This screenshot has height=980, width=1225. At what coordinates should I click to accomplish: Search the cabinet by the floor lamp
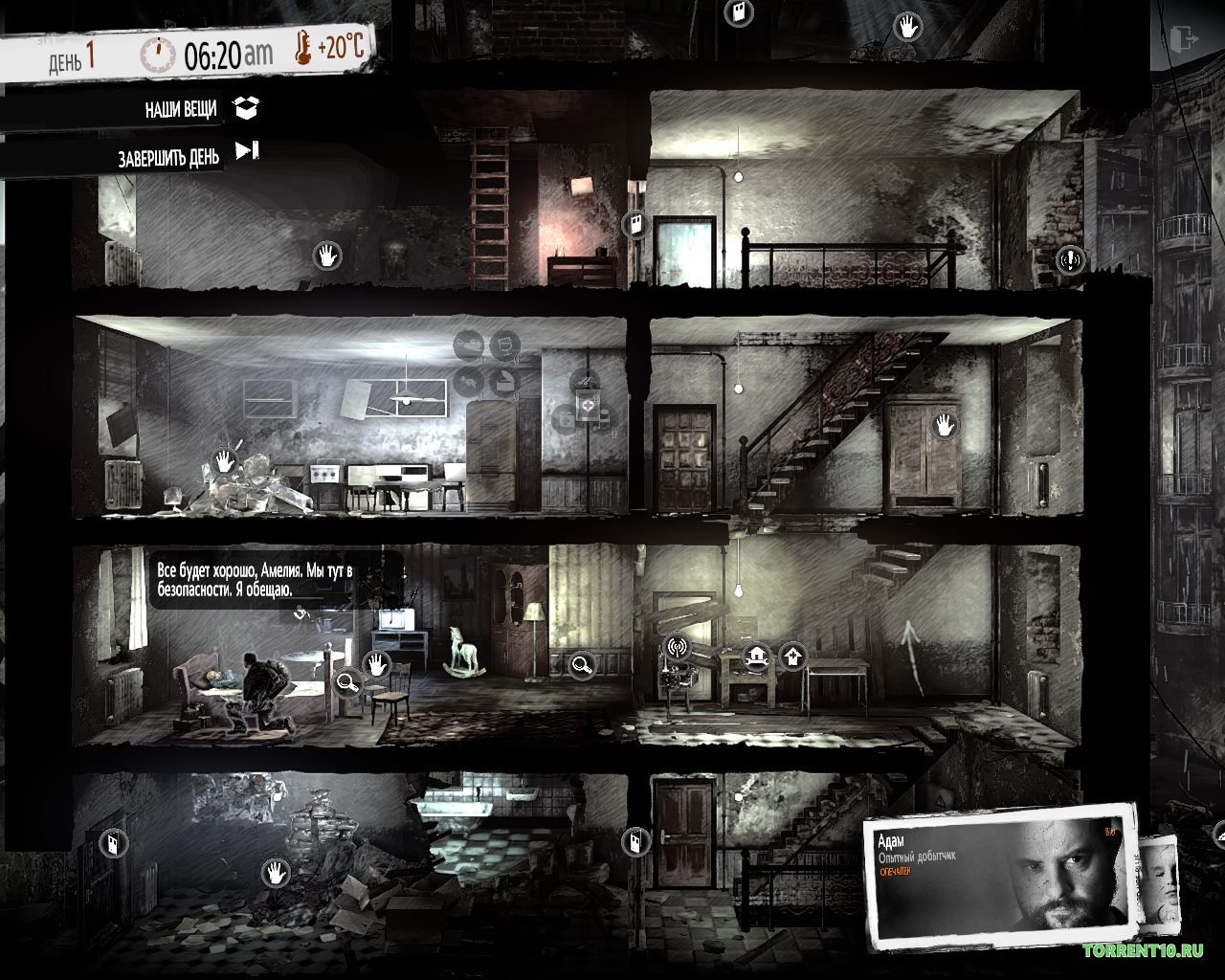coord(580,663)
